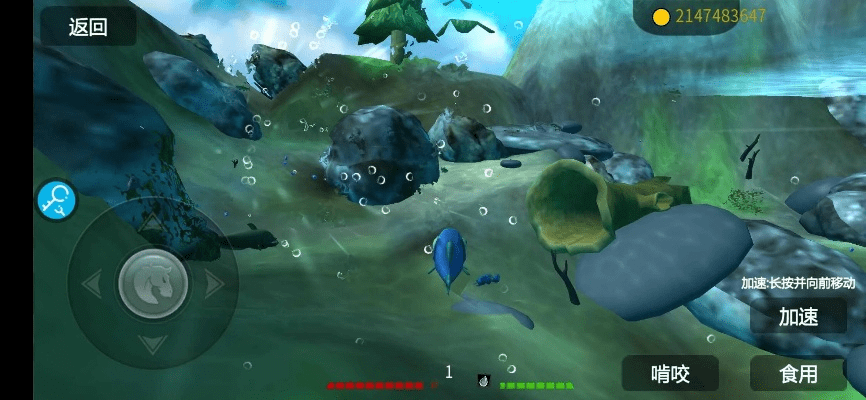The image size is (866, 400).
Task: Tap the 返回 back button
Action: (88, 27)
